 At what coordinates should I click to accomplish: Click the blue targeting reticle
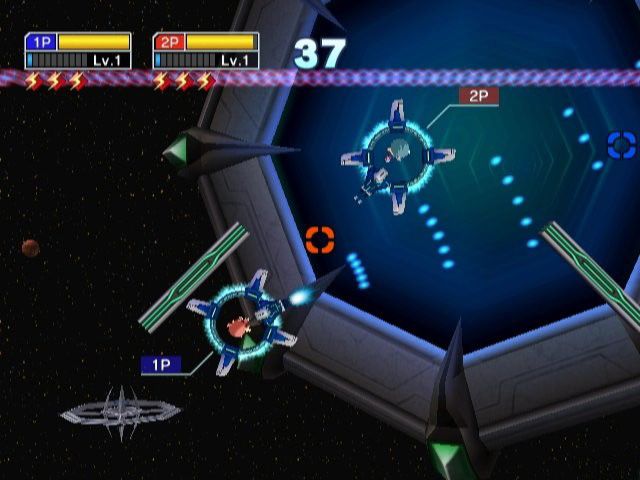621,145
